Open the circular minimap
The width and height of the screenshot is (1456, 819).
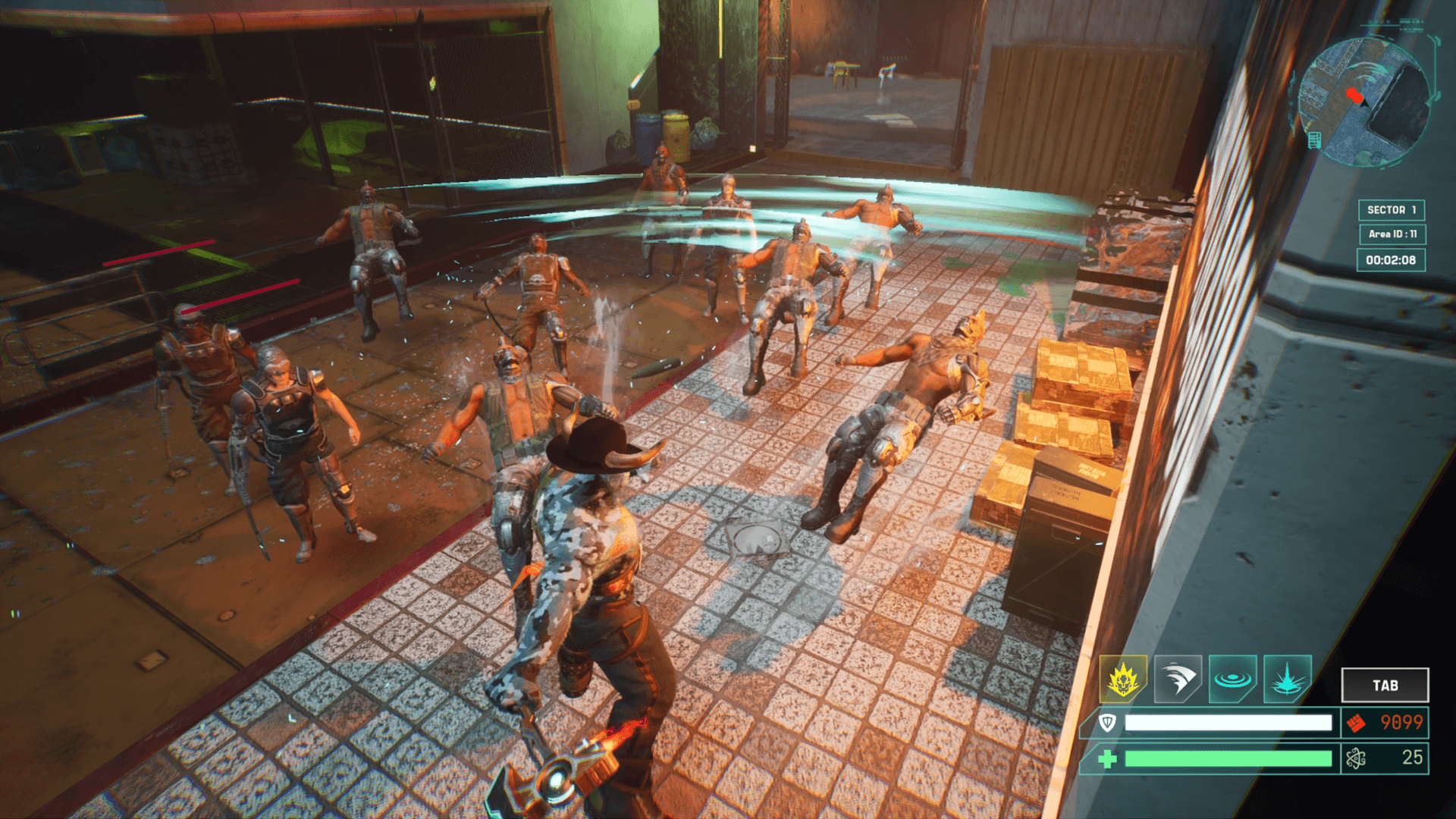click(x=1363, y=102)
